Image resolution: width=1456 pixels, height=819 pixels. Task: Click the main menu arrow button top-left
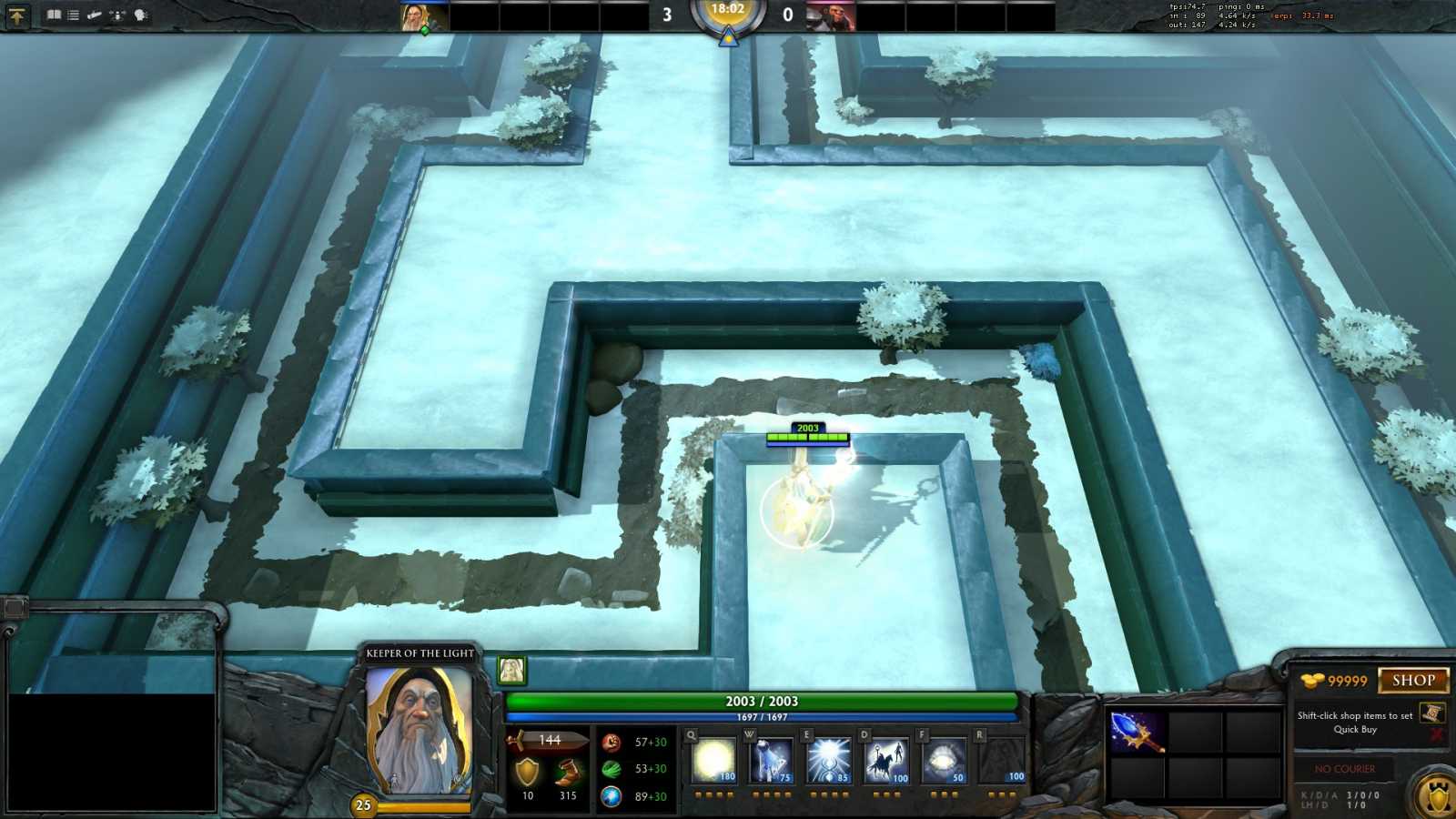click(18, 15)
